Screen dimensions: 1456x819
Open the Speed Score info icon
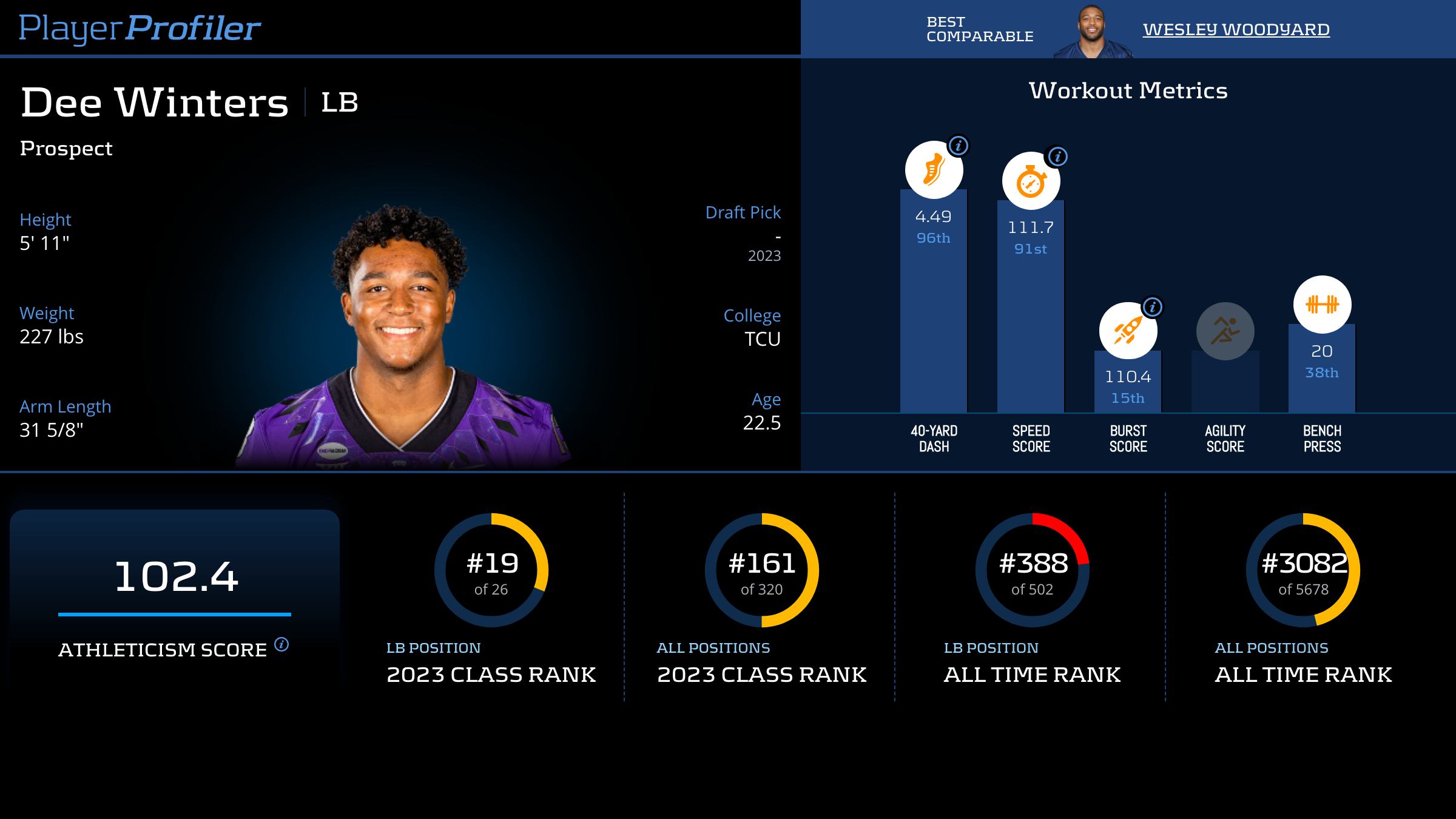(1057, 157)
